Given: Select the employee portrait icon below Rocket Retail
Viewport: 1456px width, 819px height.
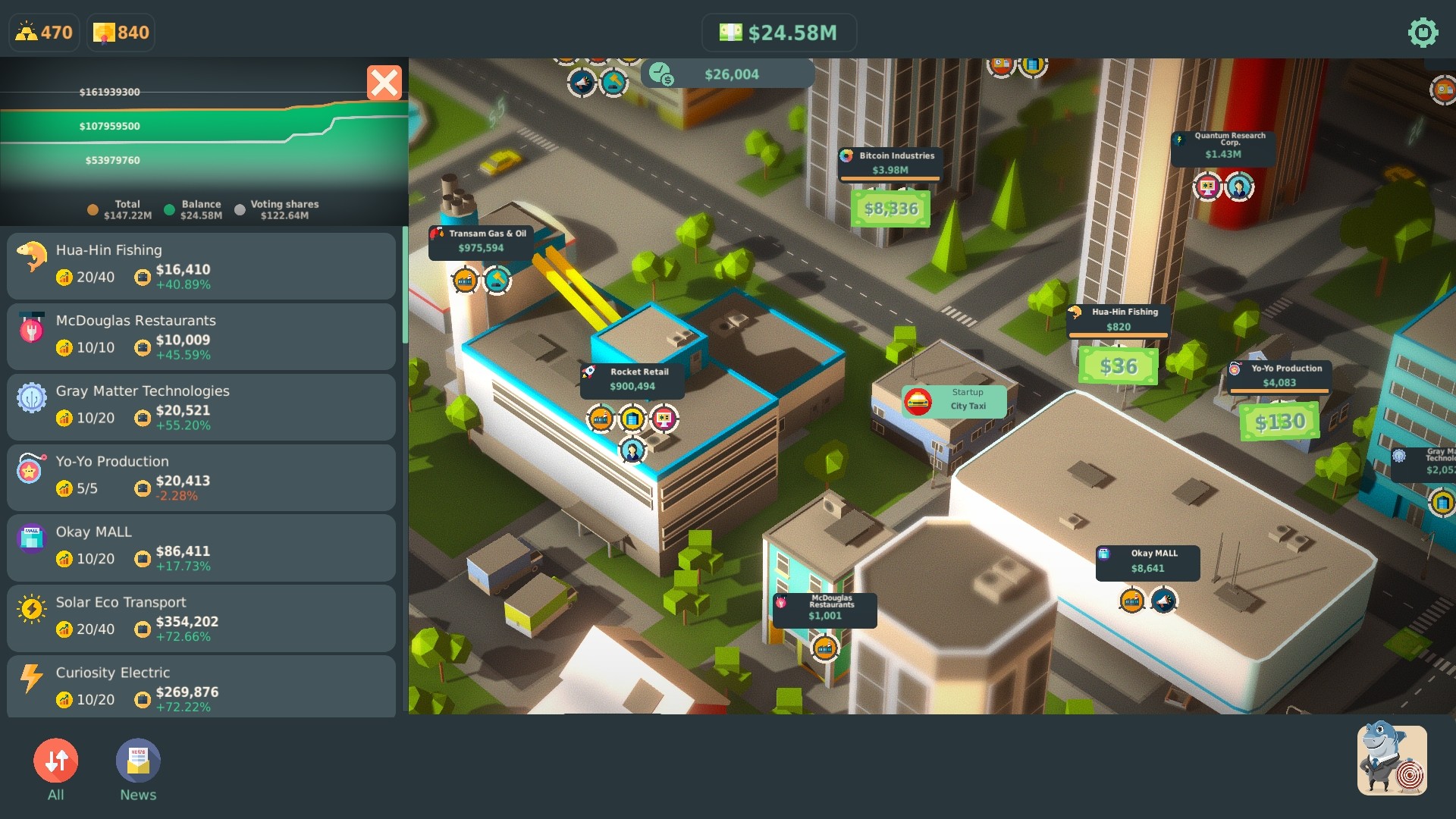Looking at the screenshot, I should point(632,452).
